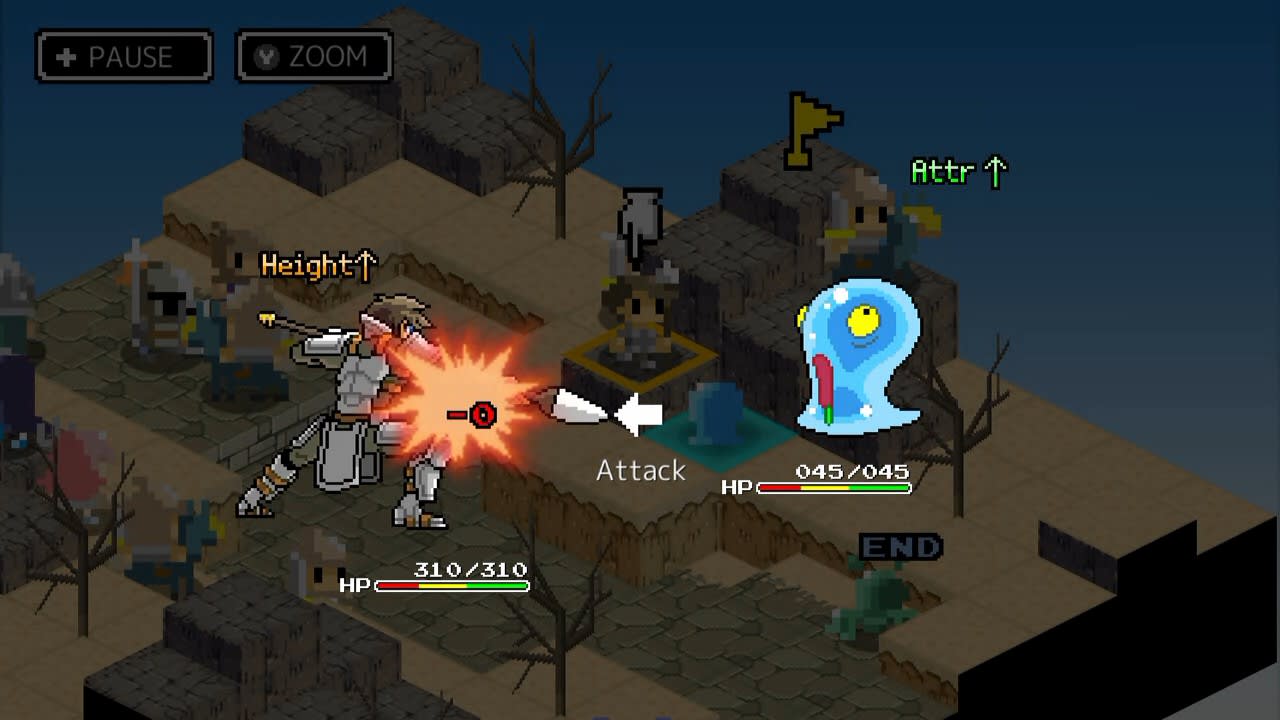Choose the Attack command
Viewport: 1280px width, 720px height.
(640, 470)
